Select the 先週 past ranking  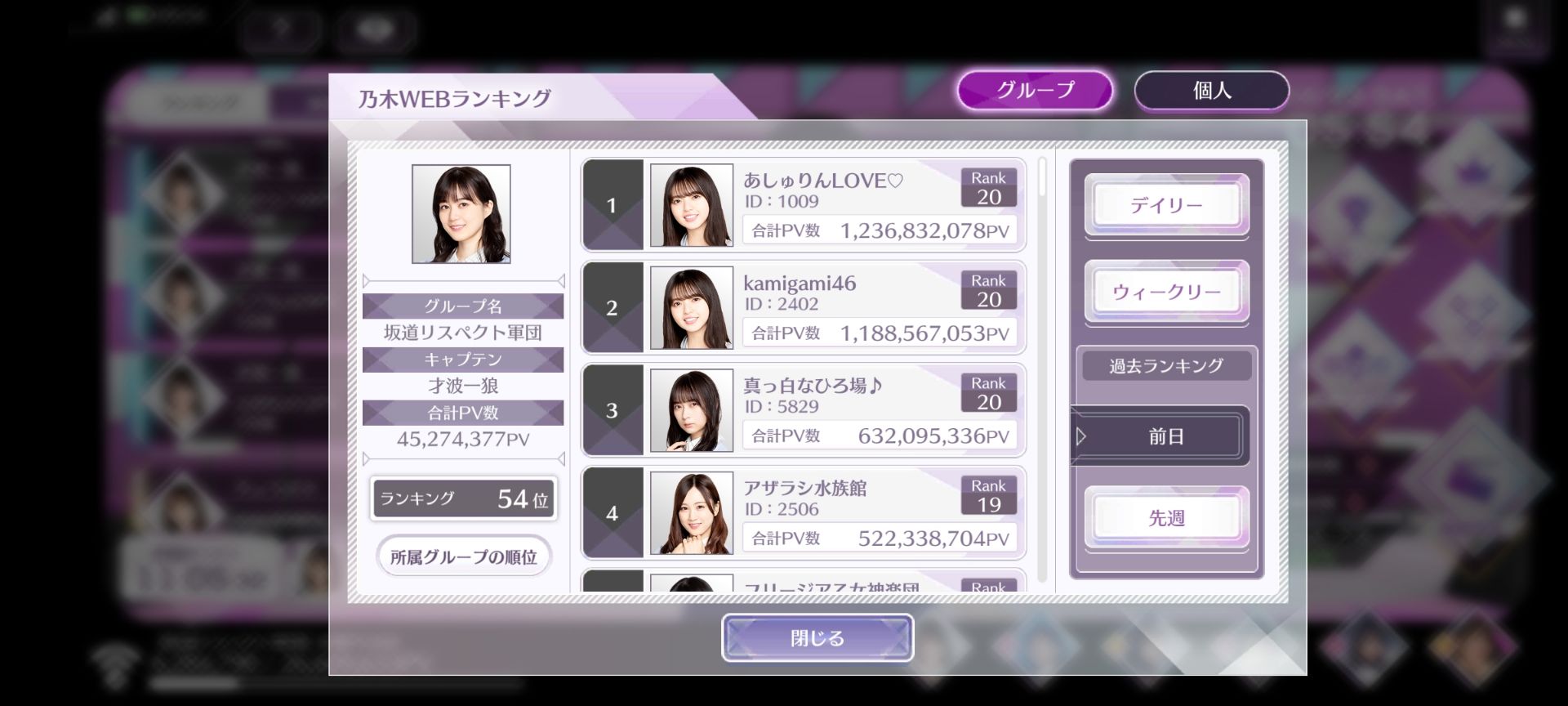[1166, 518]
